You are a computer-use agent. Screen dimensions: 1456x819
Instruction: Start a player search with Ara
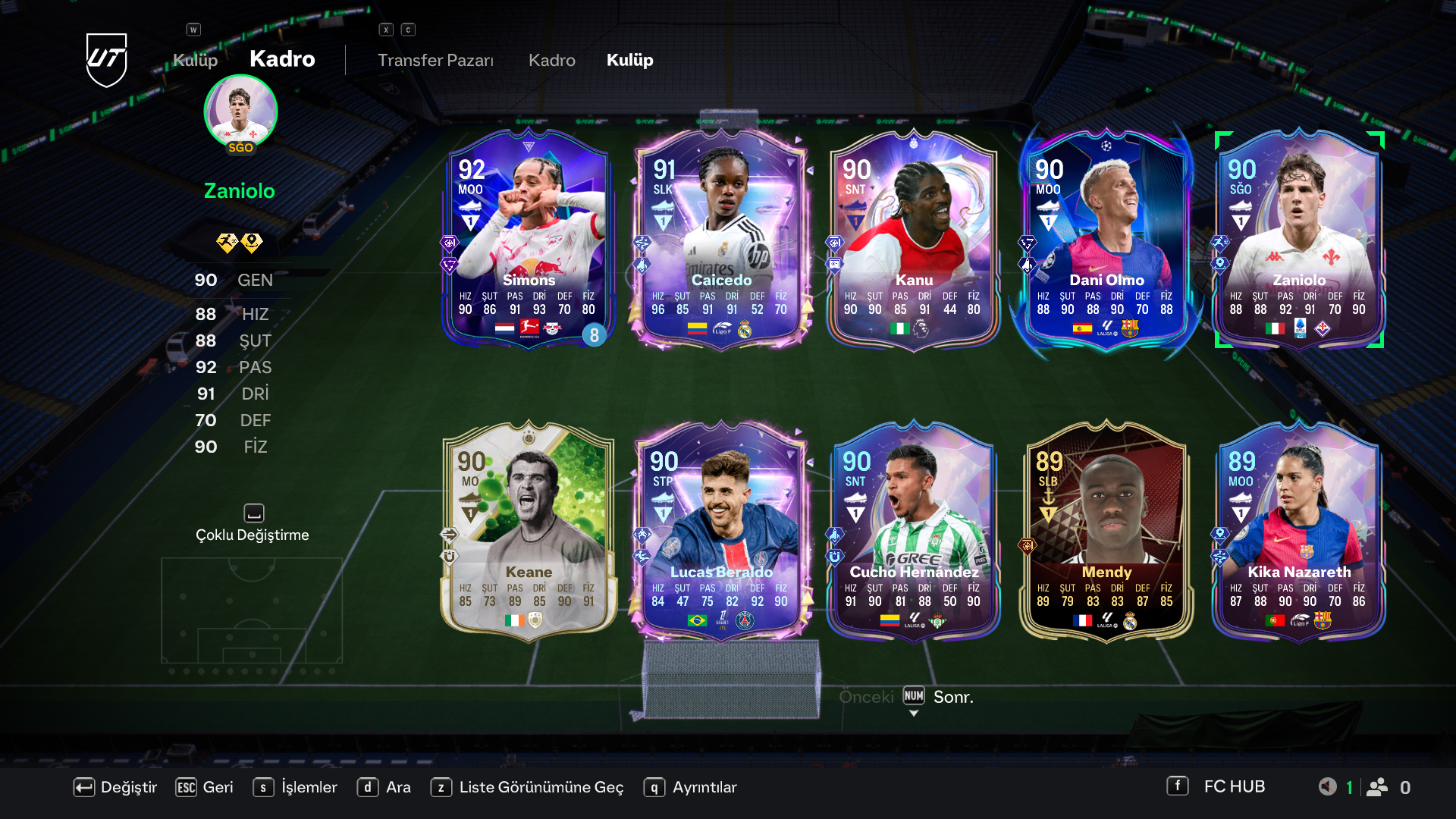tap(384, 787)
